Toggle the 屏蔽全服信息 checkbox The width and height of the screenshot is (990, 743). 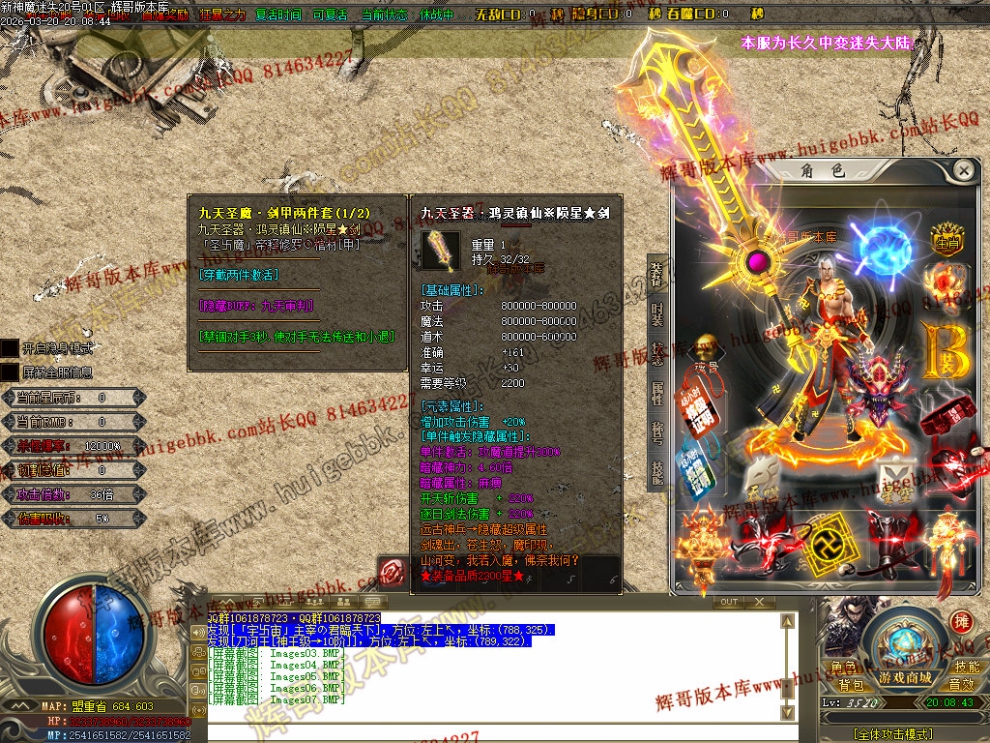tap(9, 372)
